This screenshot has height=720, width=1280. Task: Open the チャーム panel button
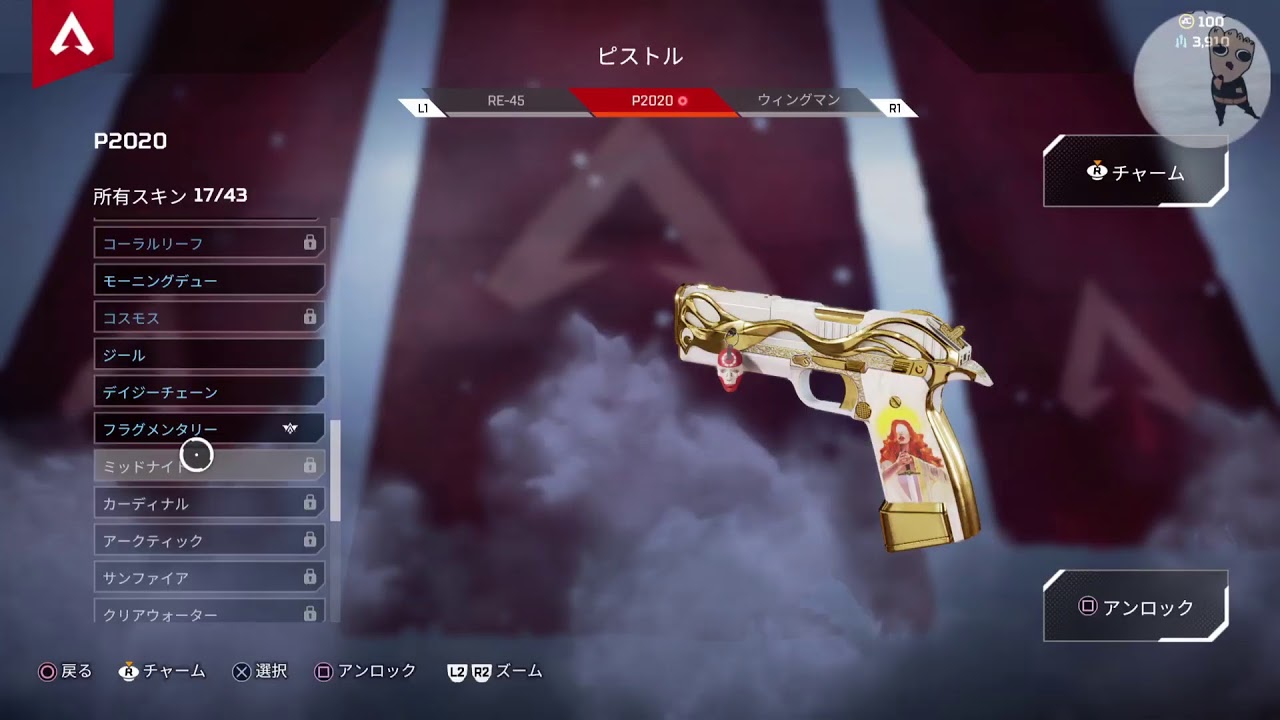(x=1135, y=173)
